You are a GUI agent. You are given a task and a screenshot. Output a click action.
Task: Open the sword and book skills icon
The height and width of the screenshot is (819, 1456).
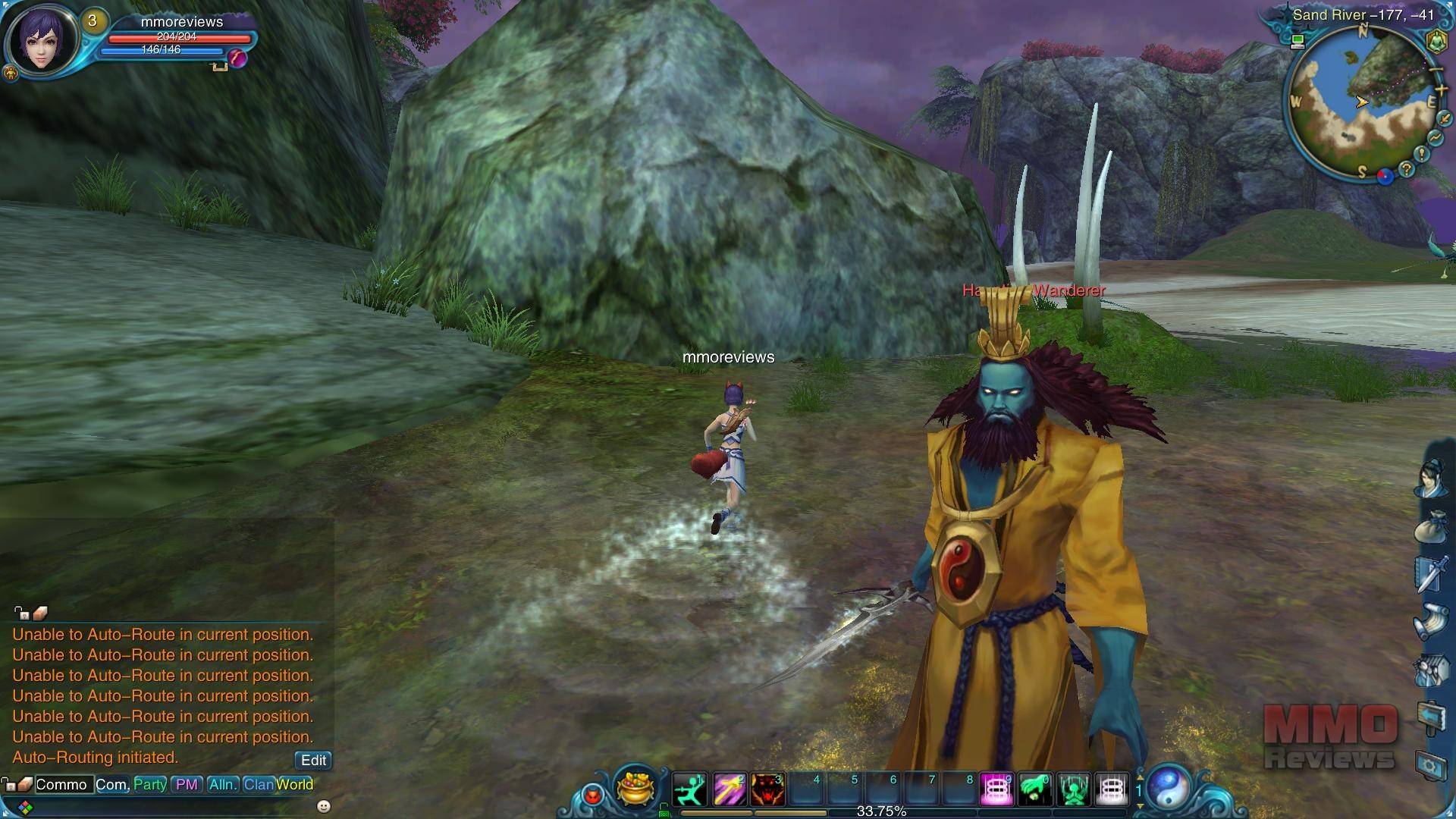tap(1430, 573)
